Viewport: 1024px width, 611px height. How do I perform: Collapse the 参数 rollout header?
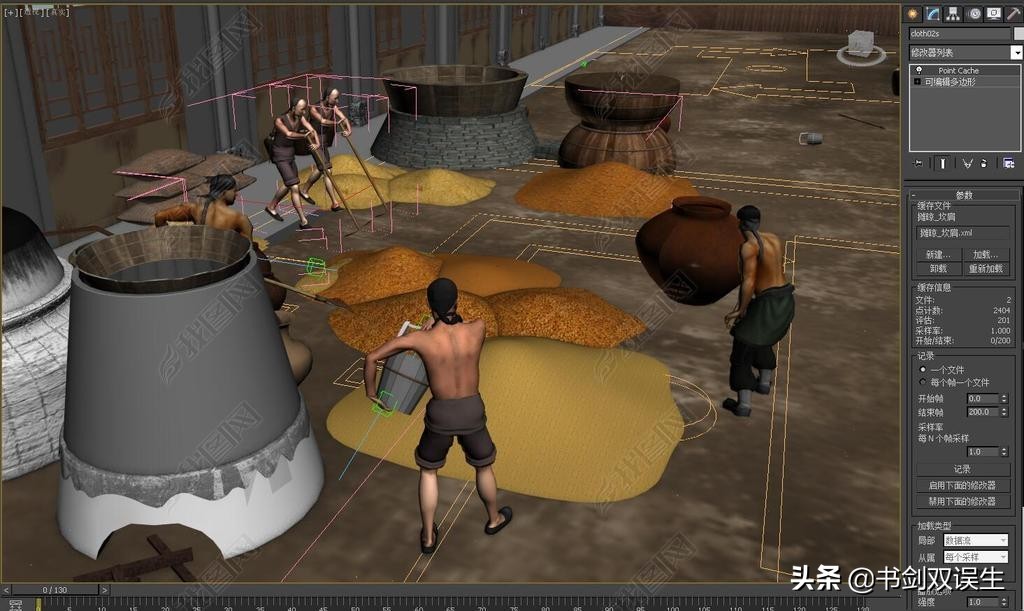963,195
